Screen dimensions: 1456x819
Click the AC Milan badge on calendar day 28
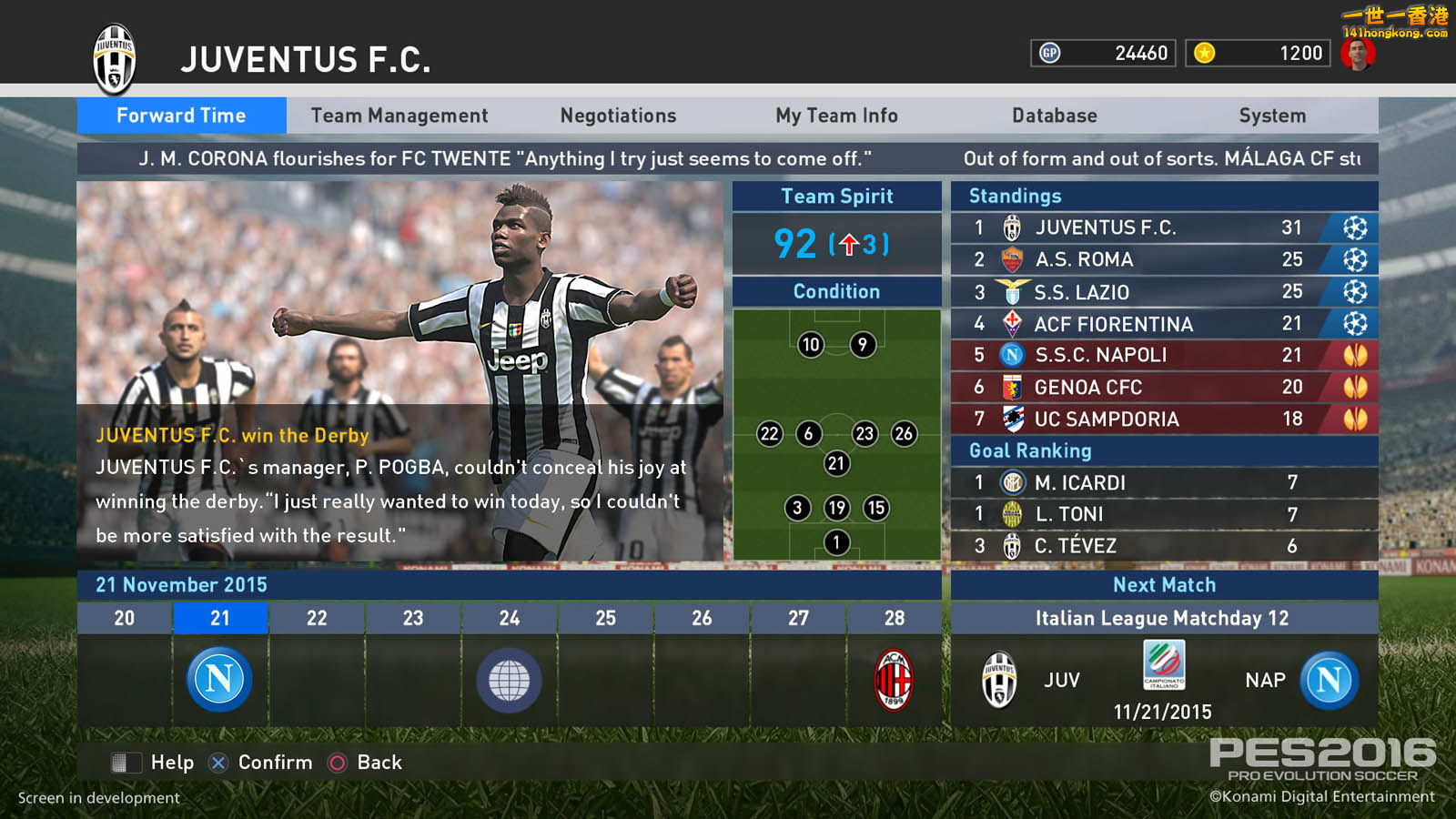click(x=895, y=680)
